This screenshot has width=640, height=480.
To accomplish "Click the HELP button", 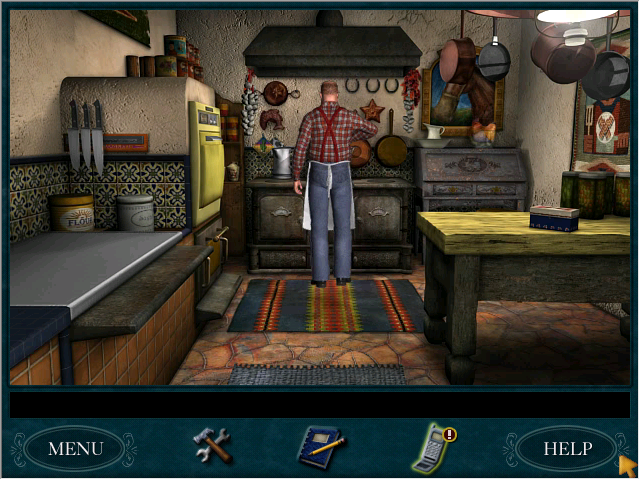I will [567, 448].
